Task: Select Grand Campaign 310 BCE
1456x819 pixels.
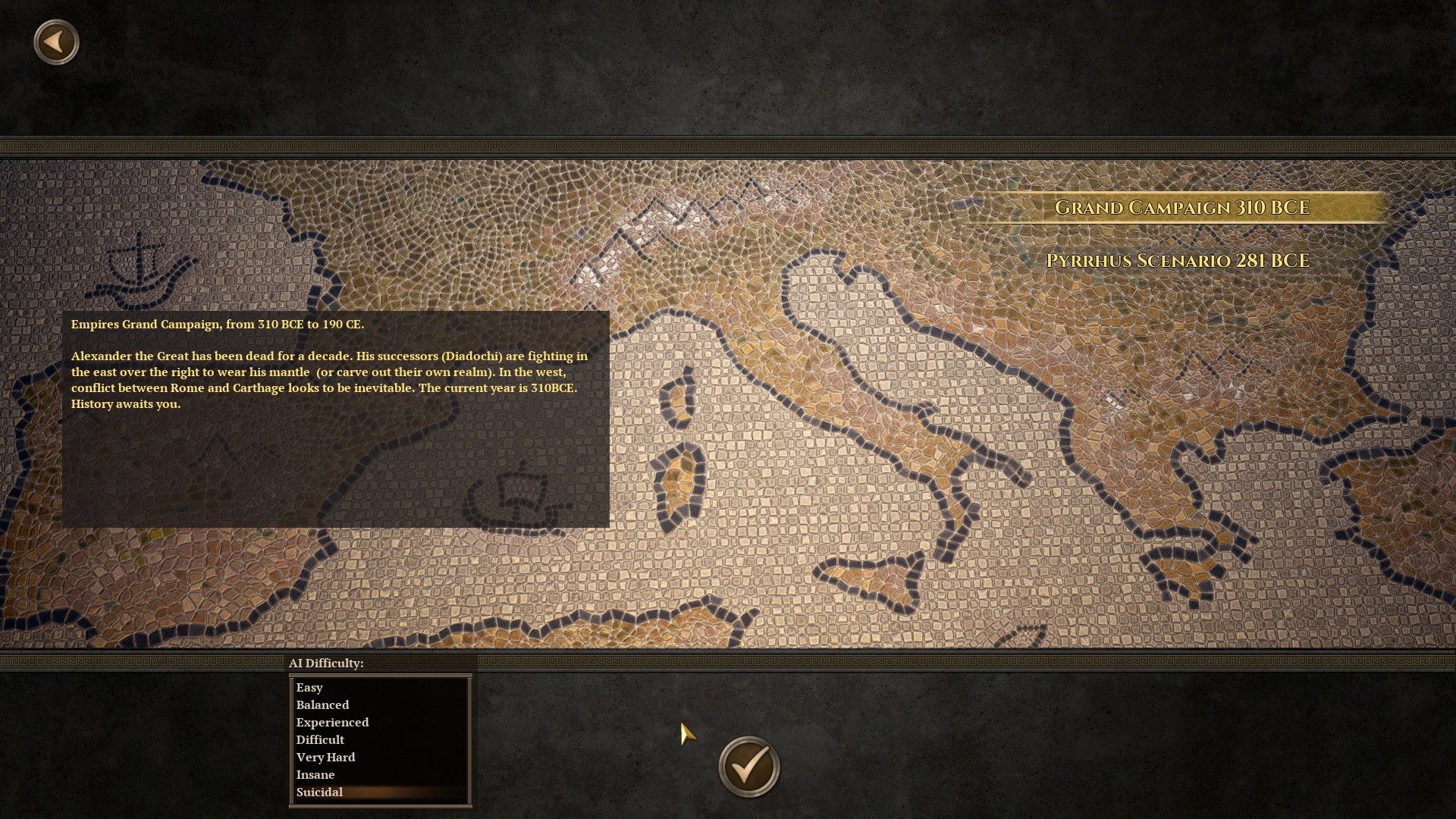Action: click(1181, 208)
